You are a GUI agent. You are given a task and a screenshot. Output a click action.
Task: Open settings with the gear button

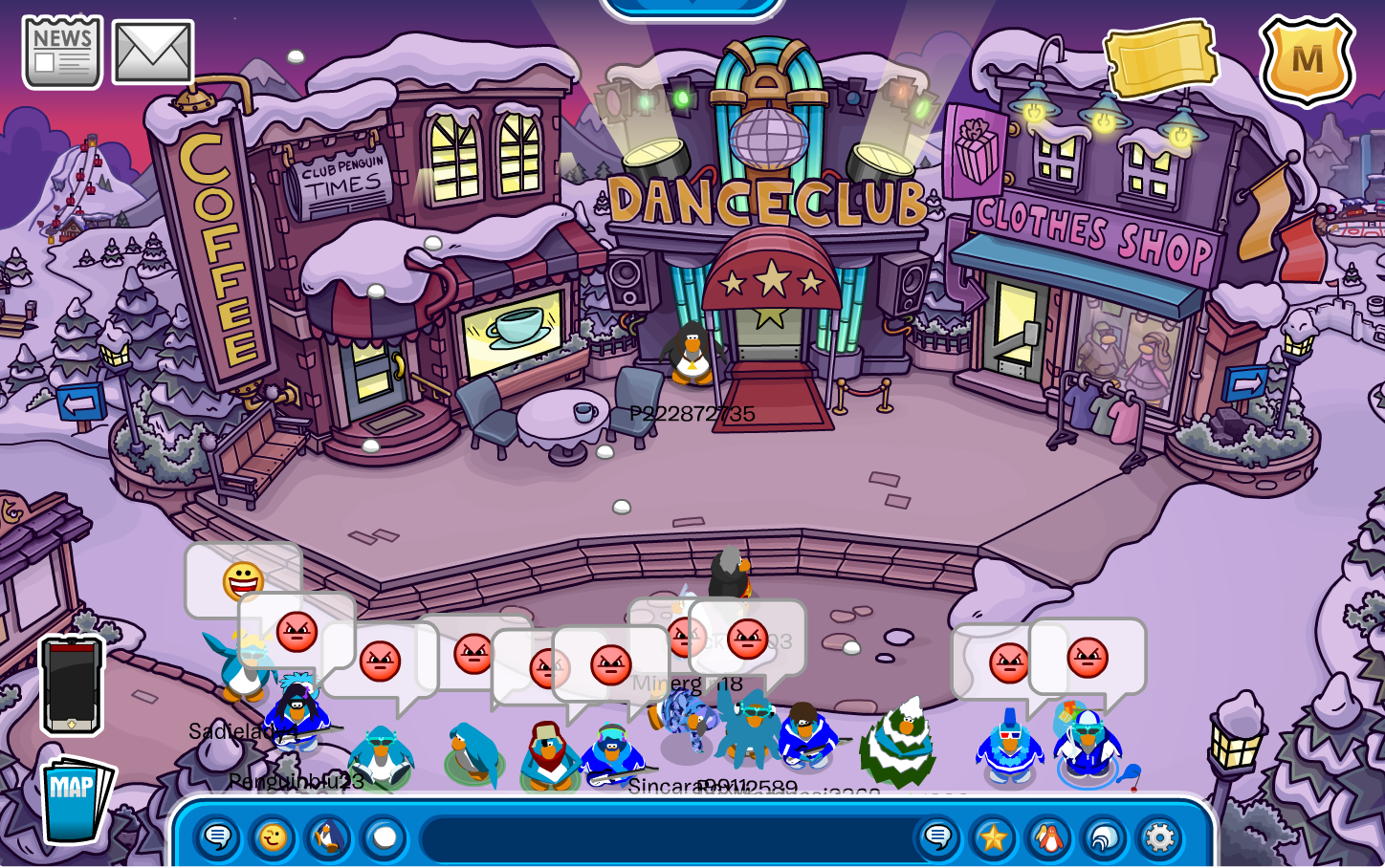tap(1159, 838)
